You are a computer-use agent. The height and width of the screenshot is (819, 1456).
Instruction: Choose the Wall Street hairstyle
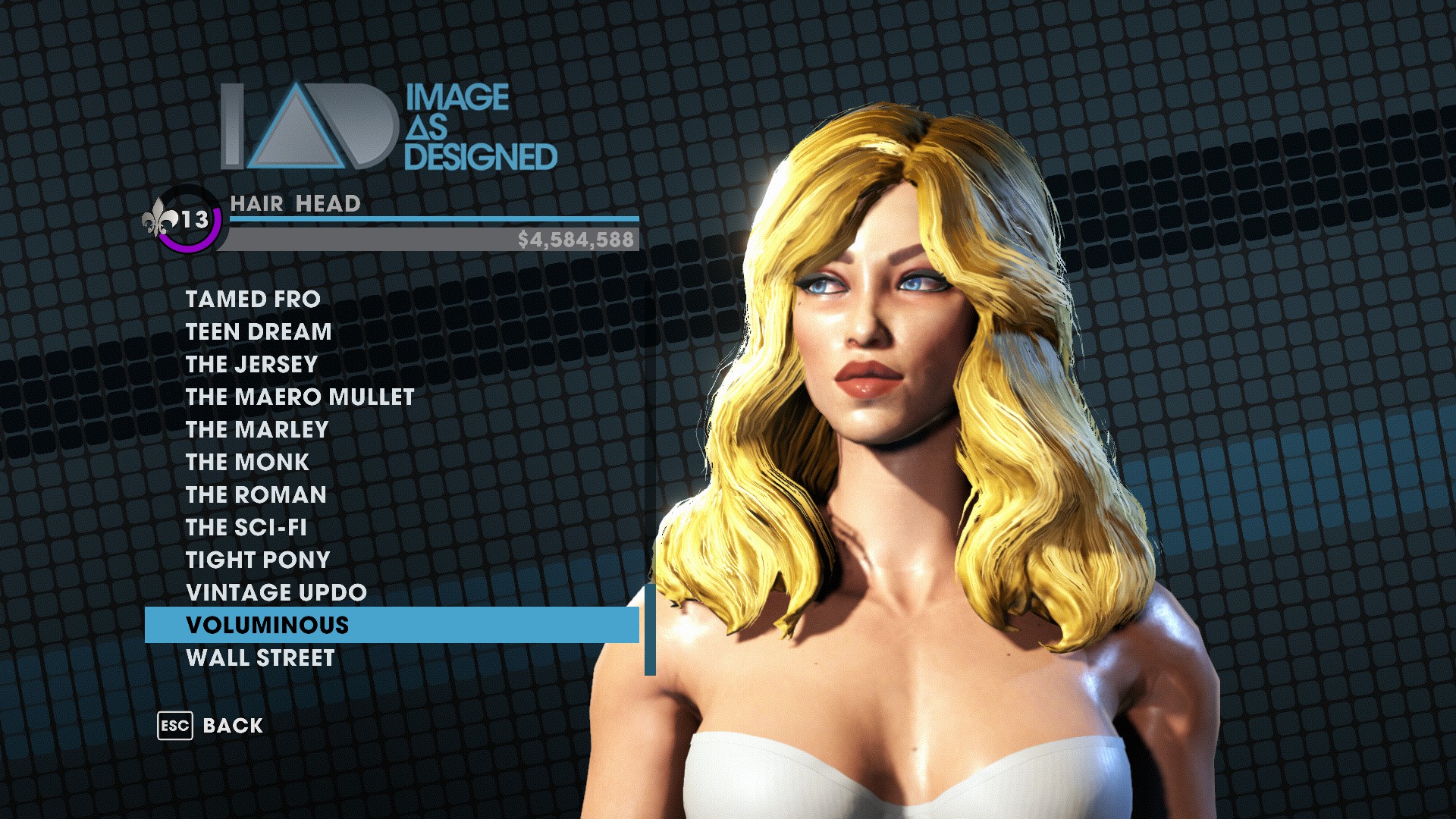click(260, 658)
